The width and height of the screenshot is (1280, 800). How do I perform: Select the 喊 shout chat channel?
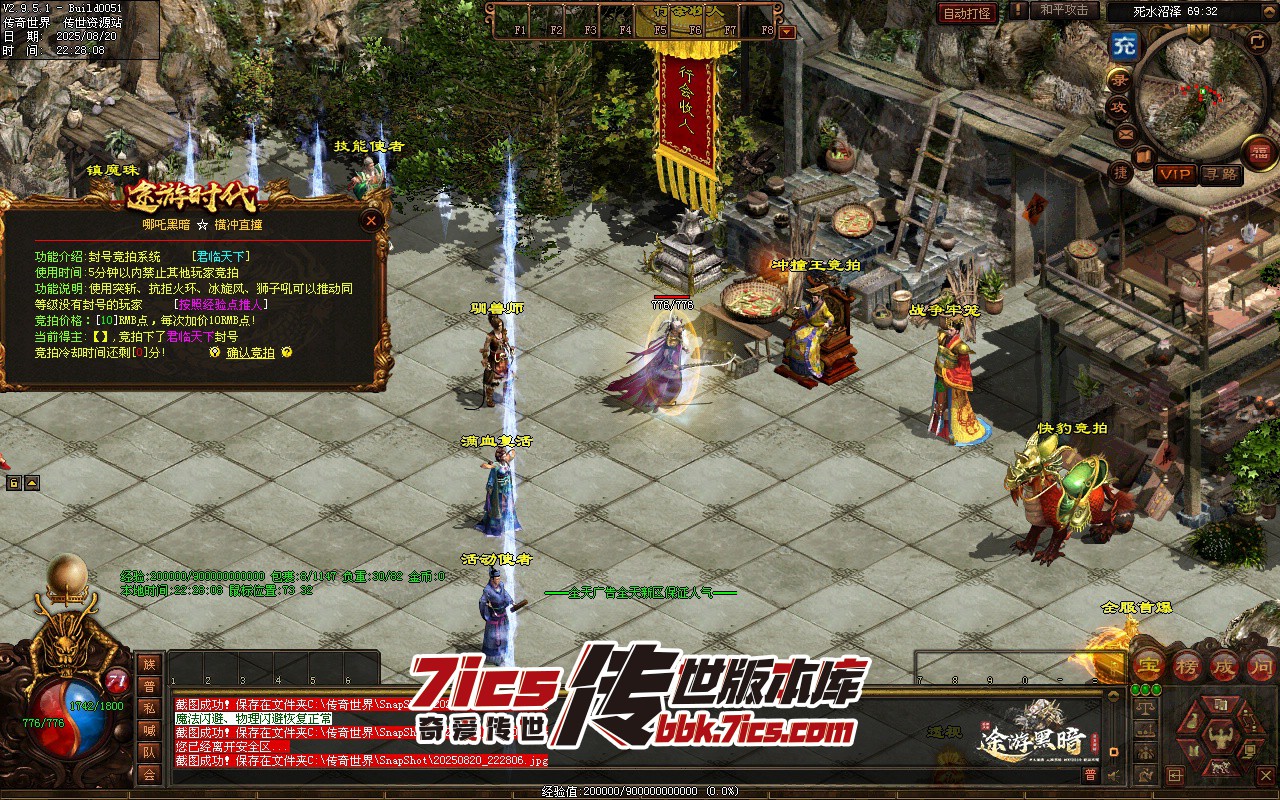(x=149, y=730)
